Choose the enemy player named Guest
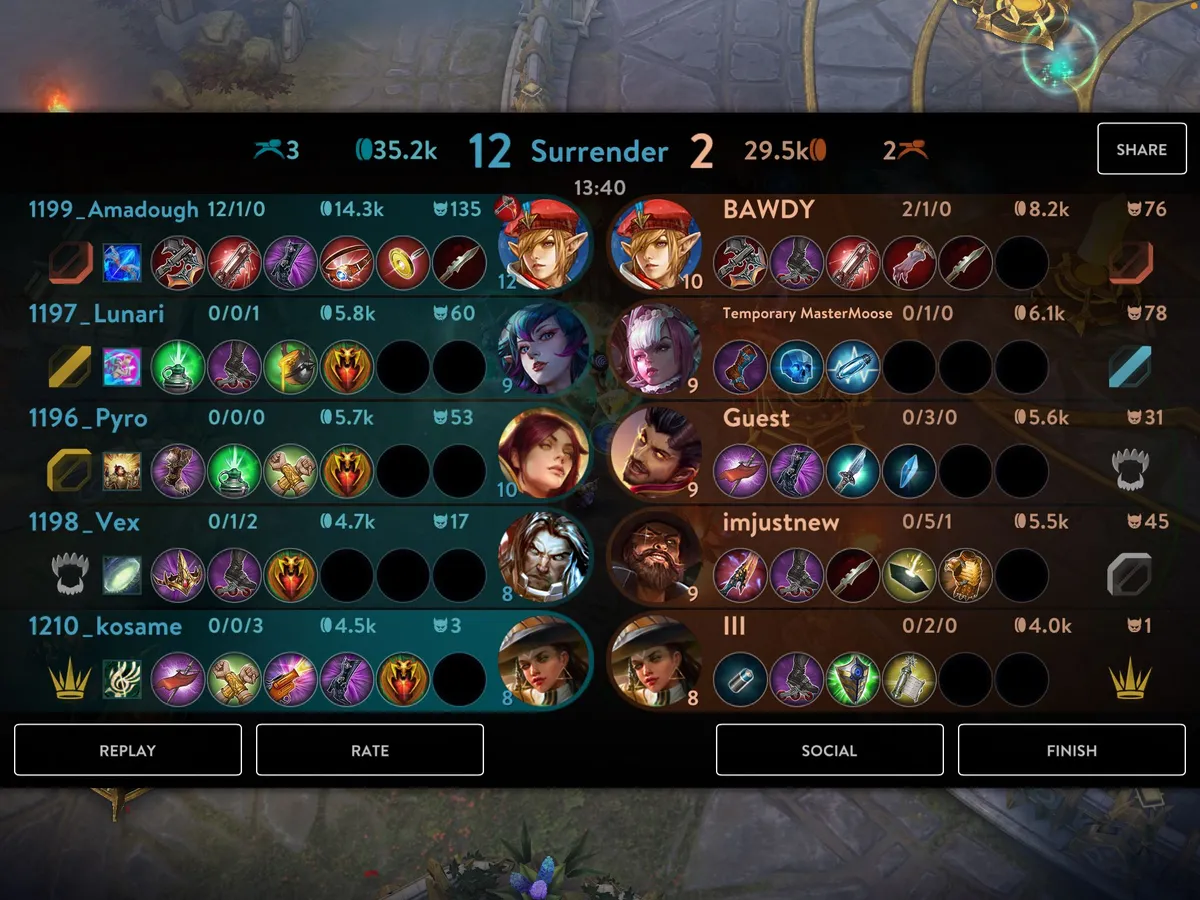Image resolution: width=1200 pixels, height=900 pixels. (756, 418)
